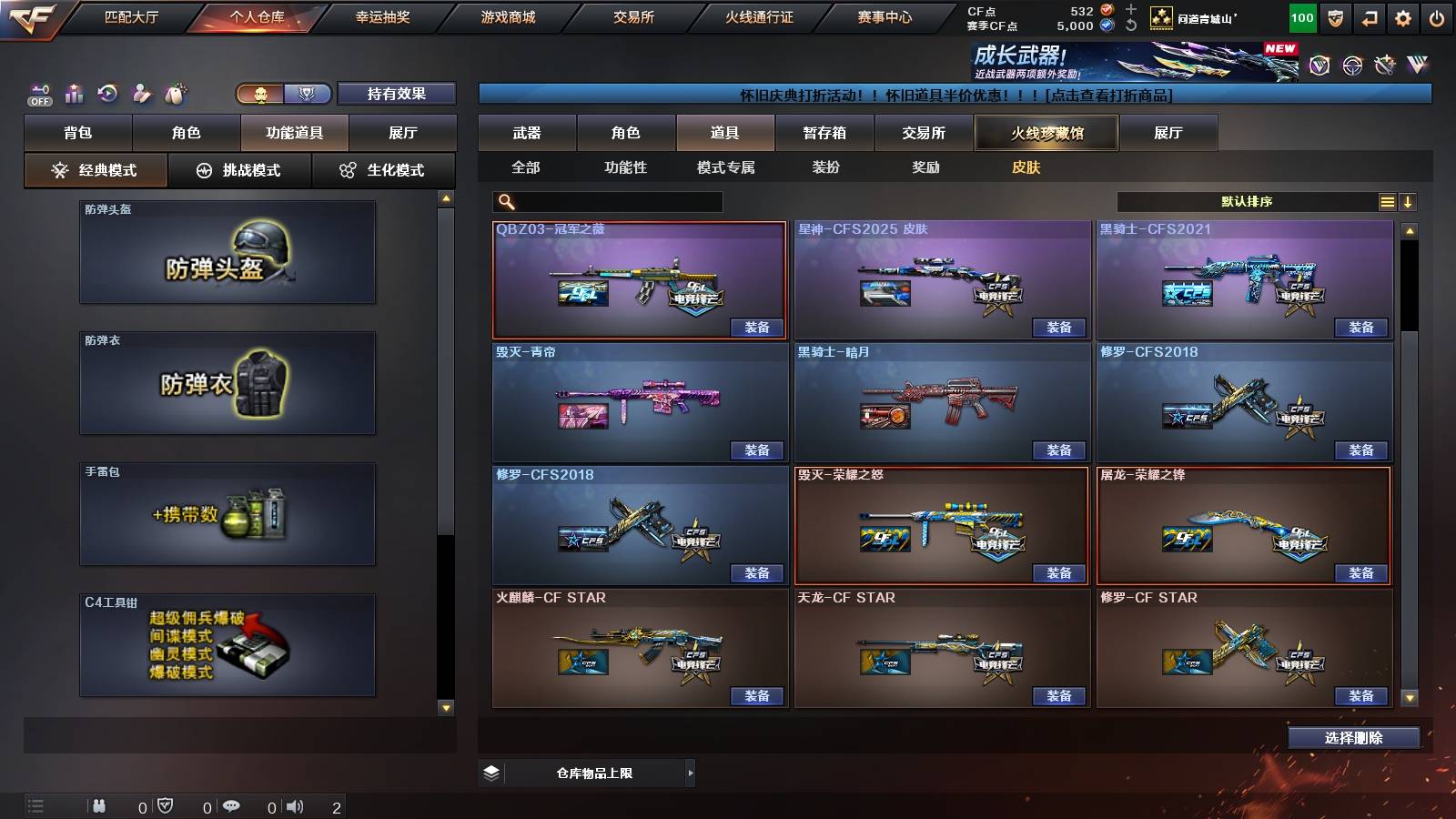This screenshot has width=1456, height=819.
Task: Click the power/exit icon at top right
Action: click(x=1436, y=17)
